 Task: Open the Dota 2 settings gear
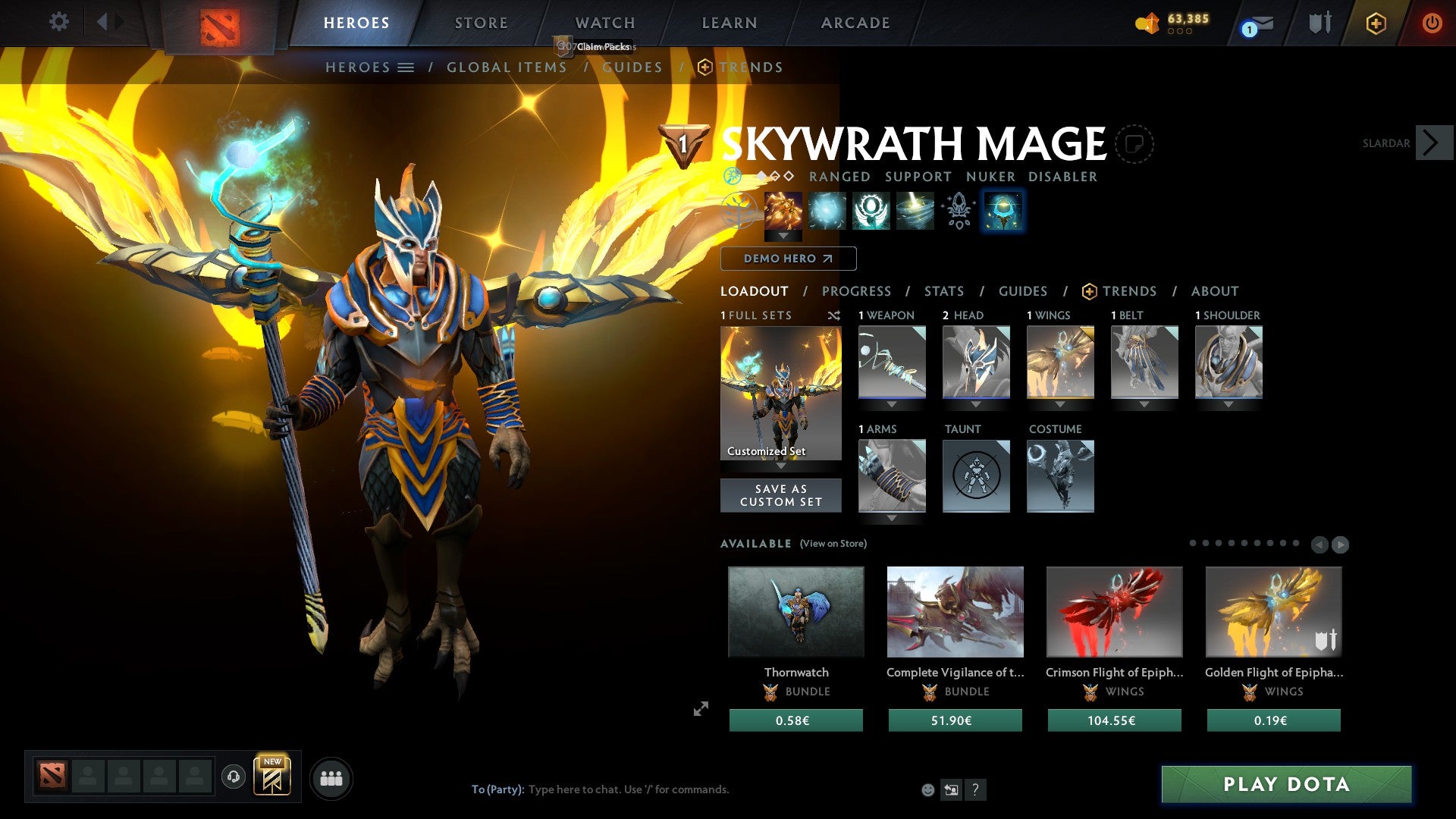click(x=59, y=22)
